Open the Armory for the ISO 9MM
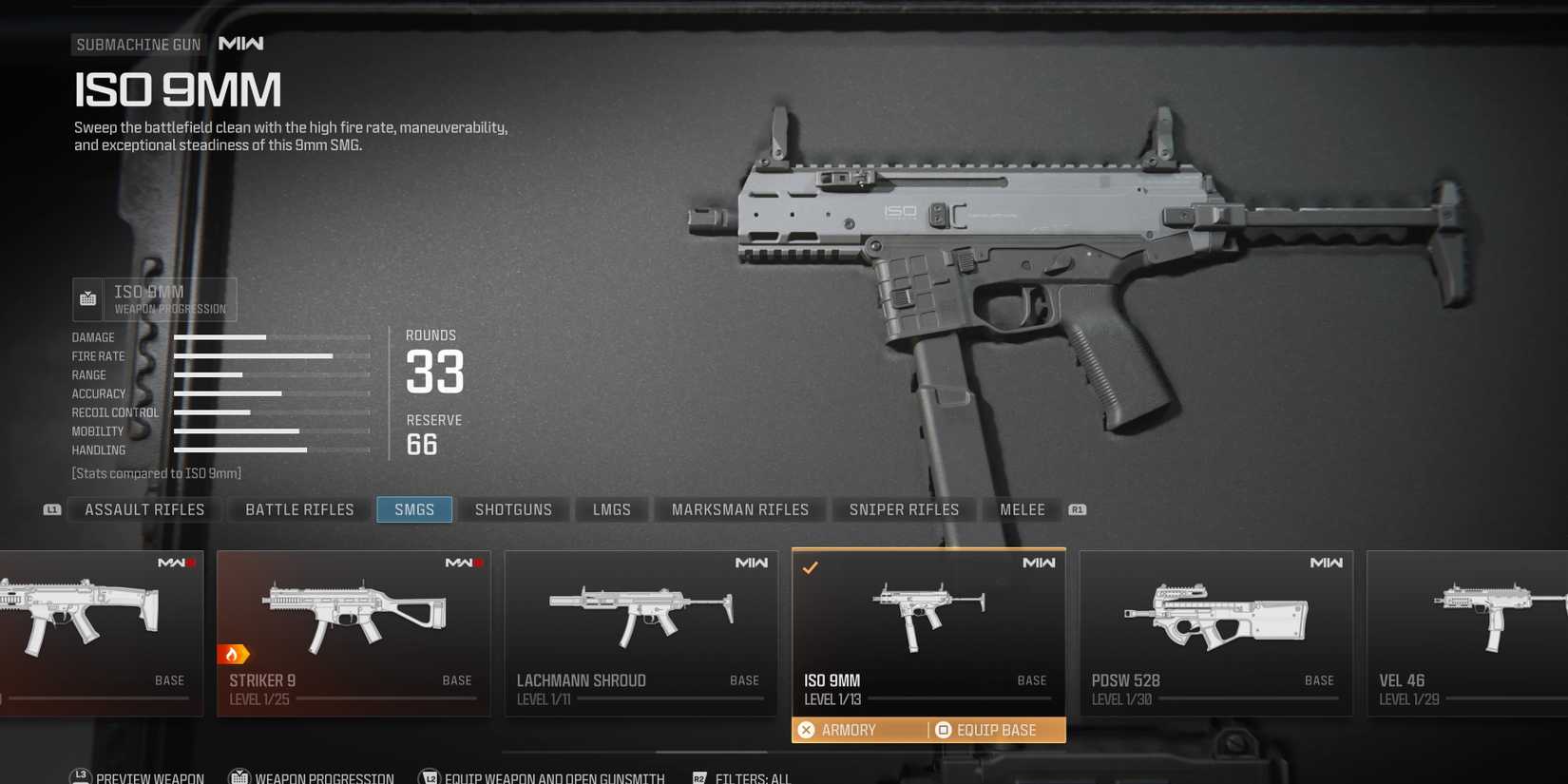Image resolution: width=1568 pixels, height=784 pixels. coord(850,729)
